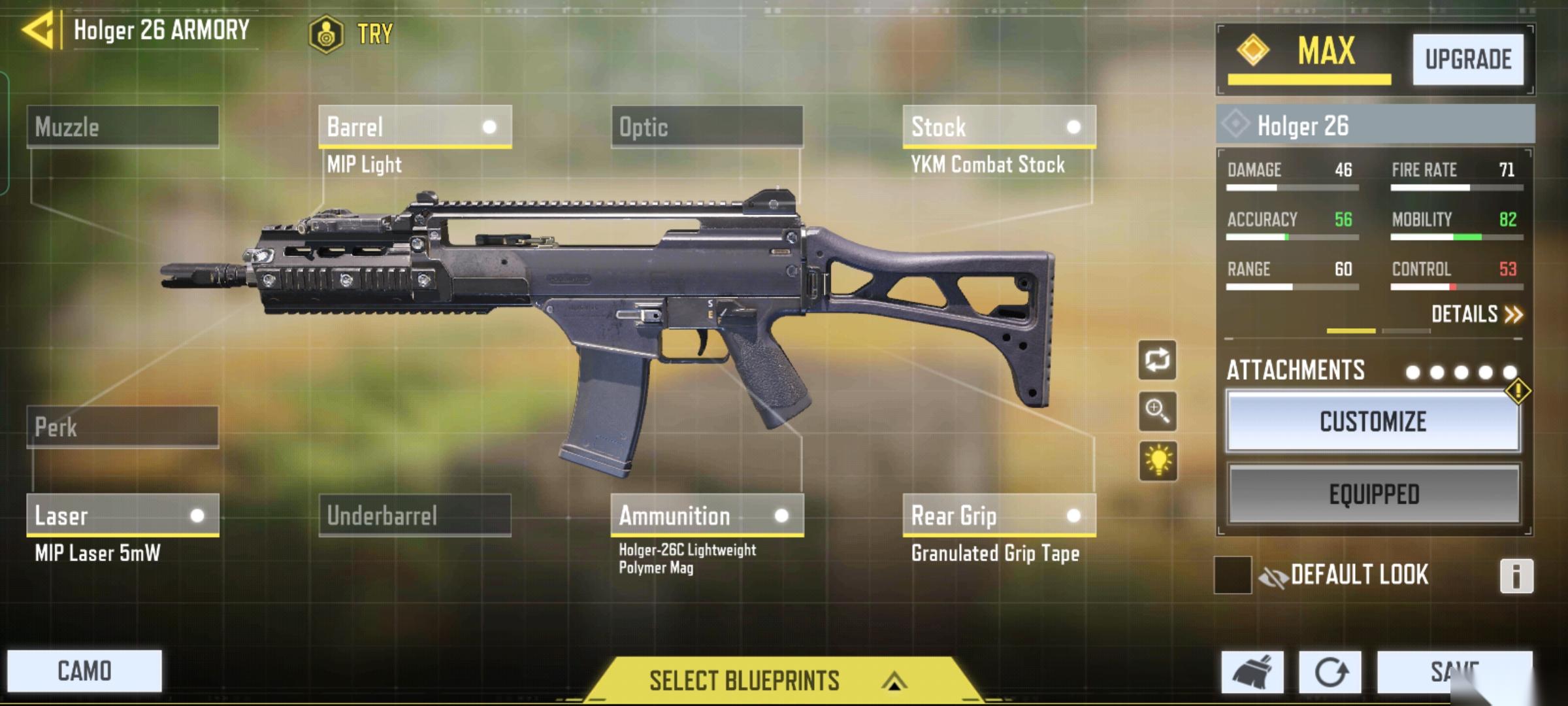The height and width of the screenshot is (706, 1568).
Task: Open the default look info icon
Action: [x=1516, y=576]
